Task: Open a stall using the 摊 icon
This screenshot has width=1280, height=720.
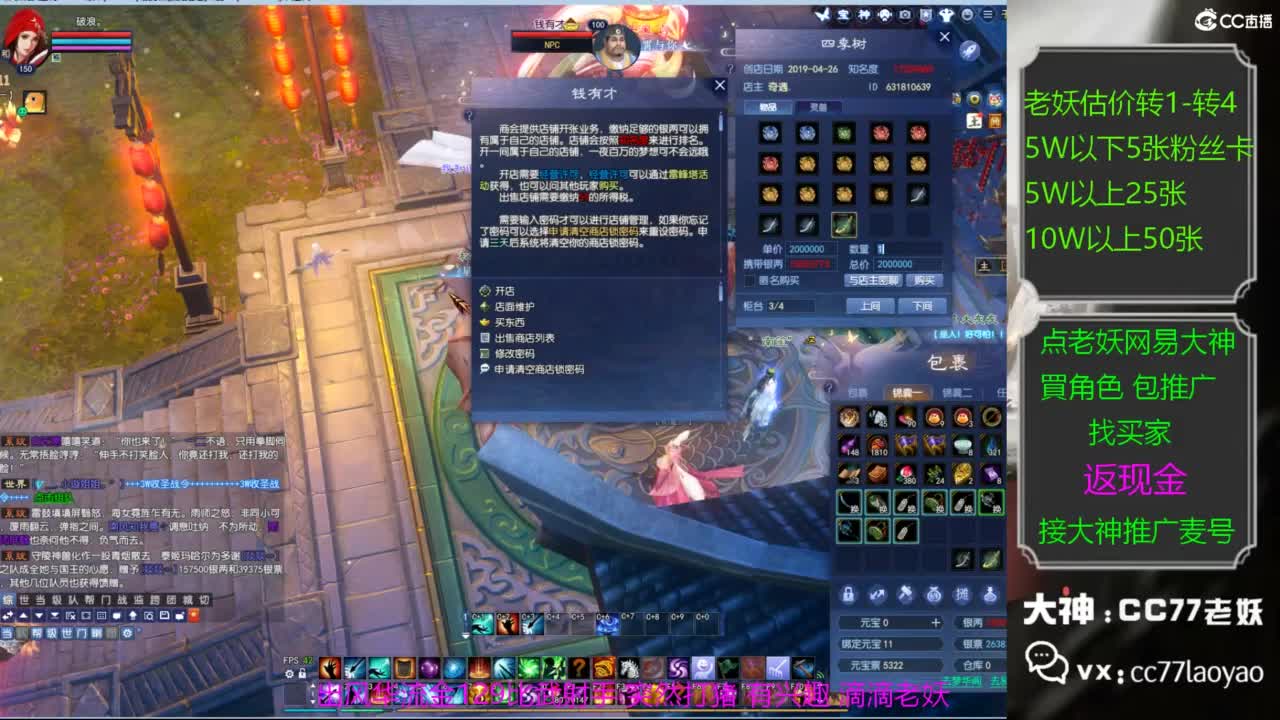Action: point(963,593)
